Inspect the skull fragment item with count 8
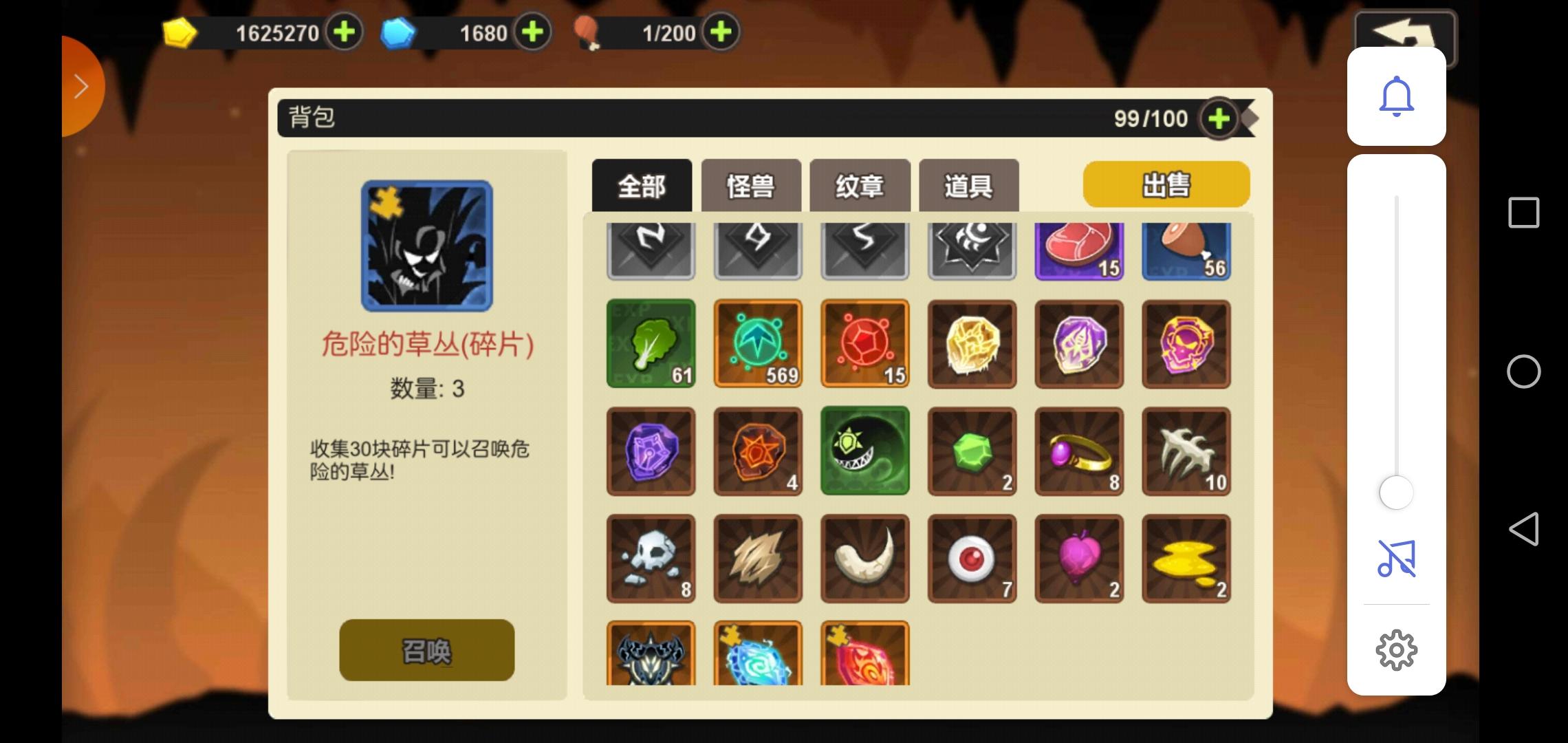Screen dimensions: 1568x743 (x=650, y=559)
